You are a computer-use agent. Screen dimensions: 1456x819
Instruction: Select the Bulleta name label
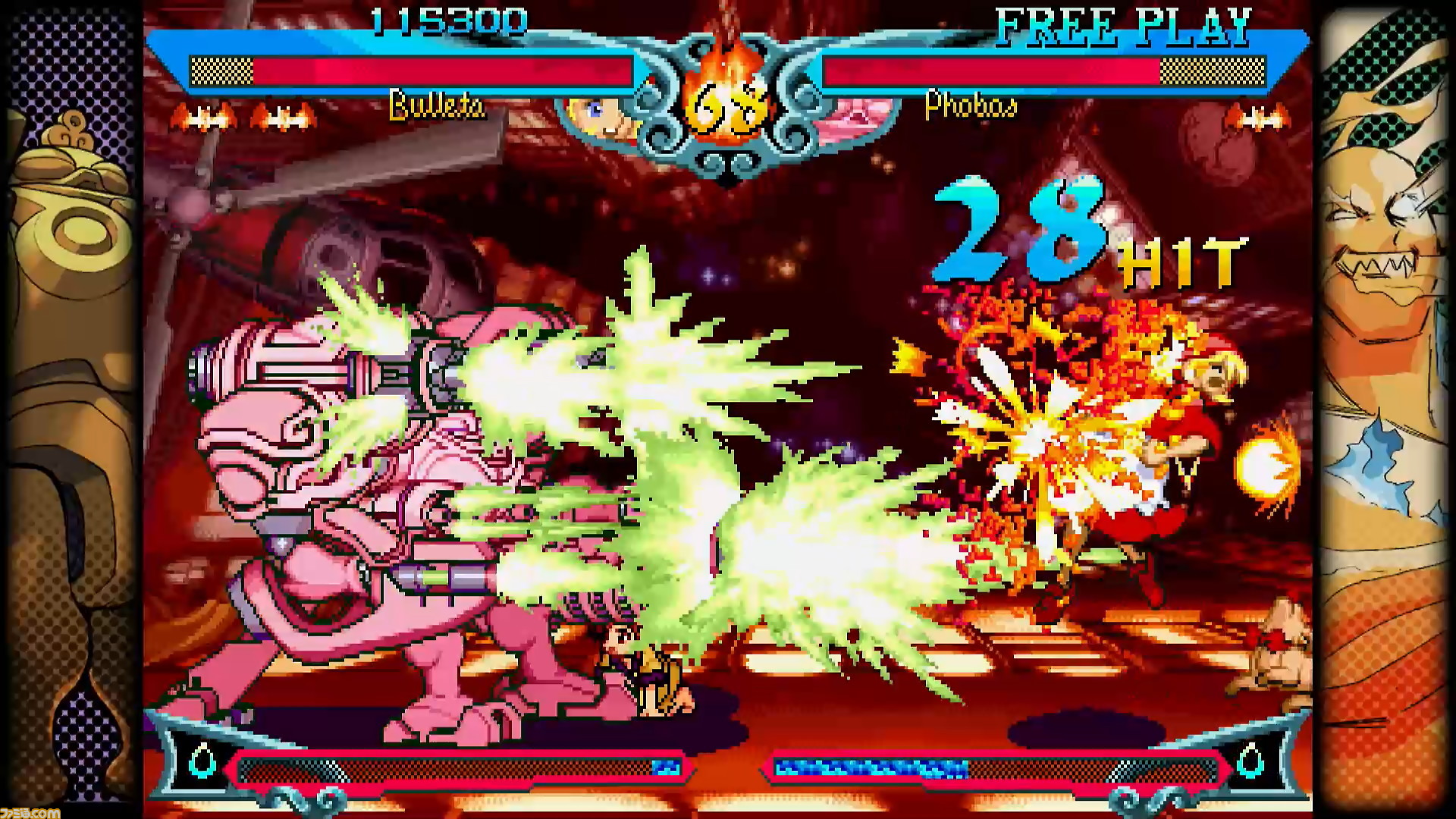[436, 106]
